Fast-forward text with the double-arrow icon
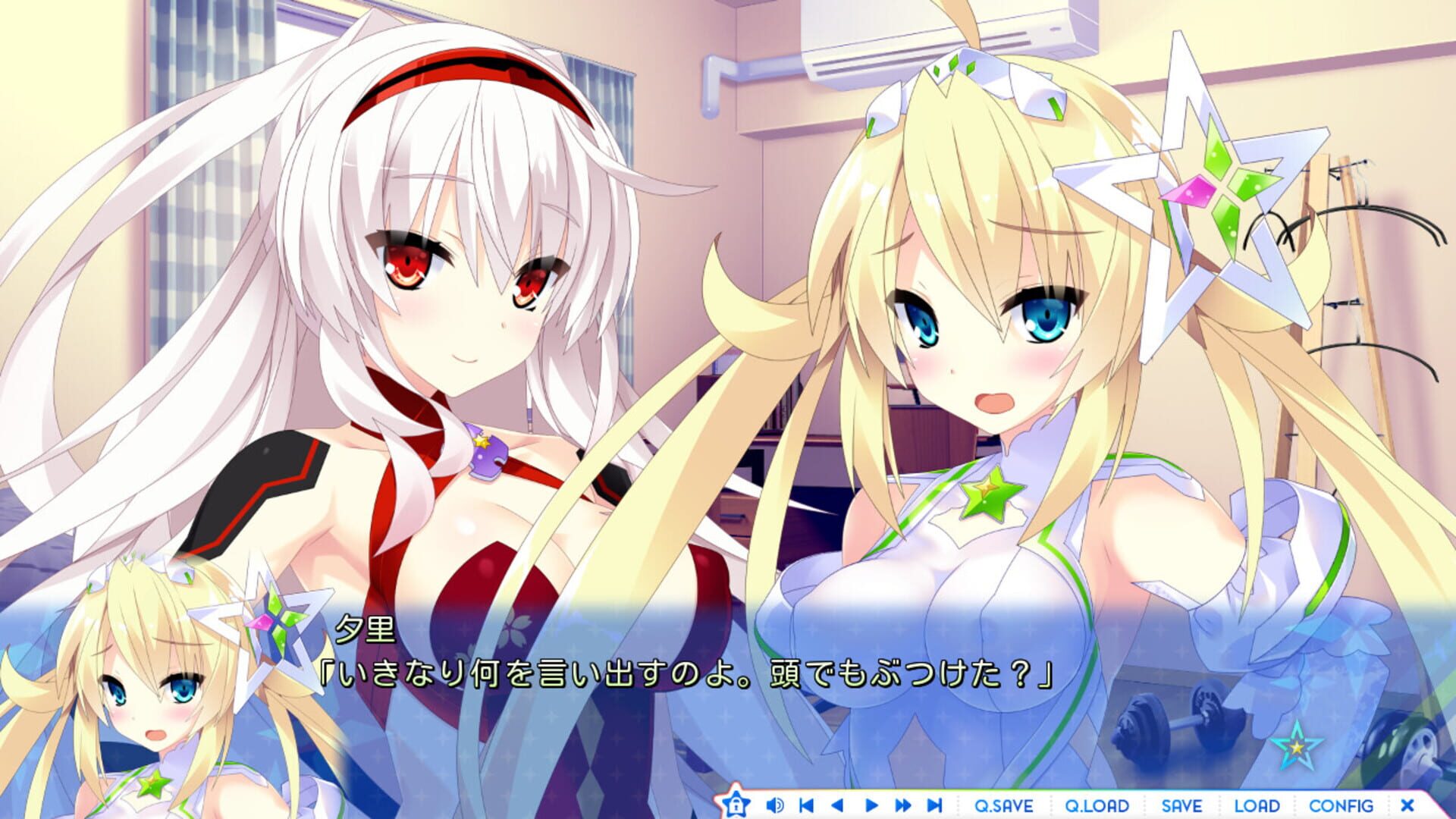This screenshot has width=1456, height=819. (x=902, y=805)
